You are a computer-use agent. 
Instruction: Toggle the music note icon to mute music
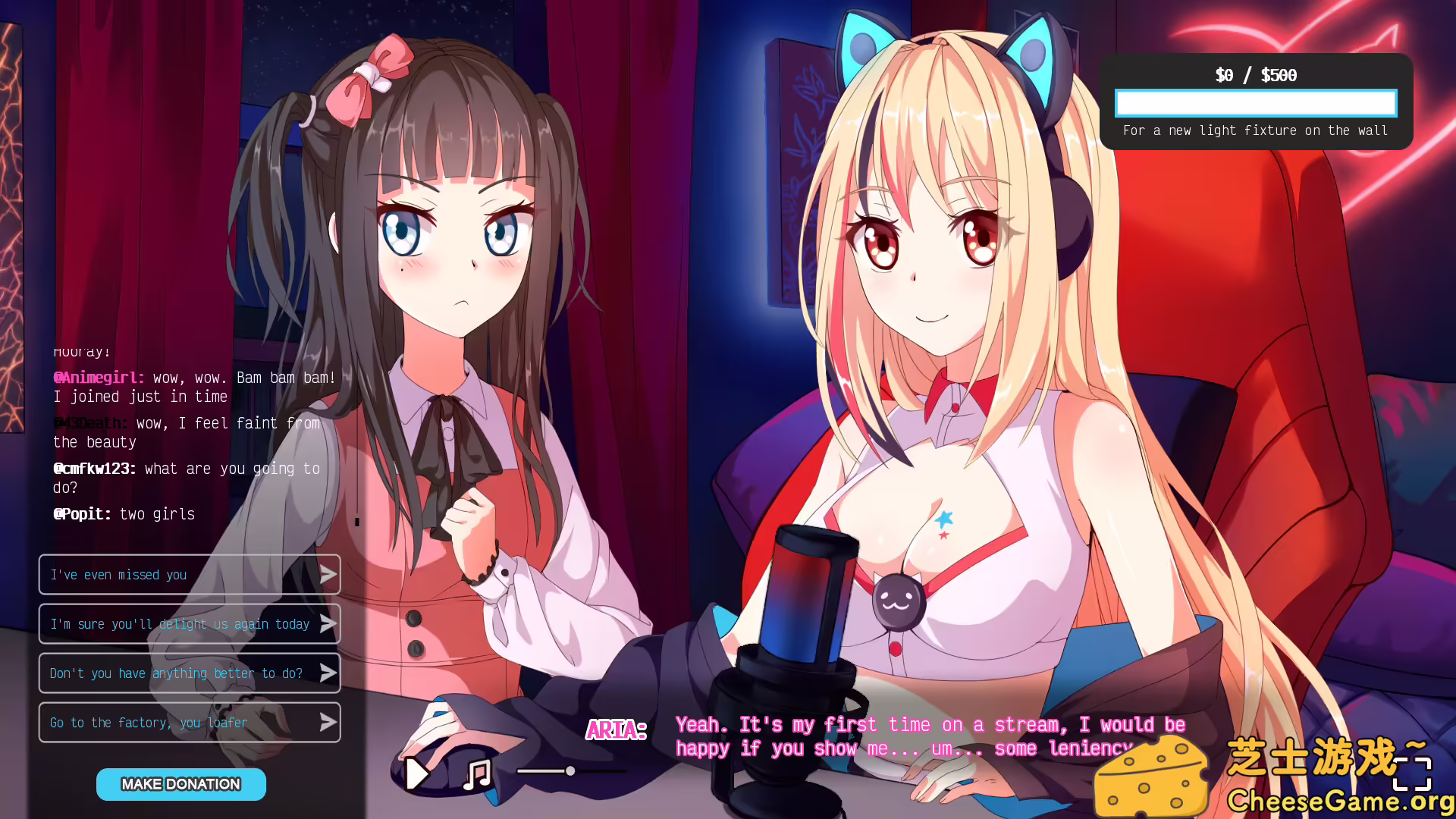475,773
